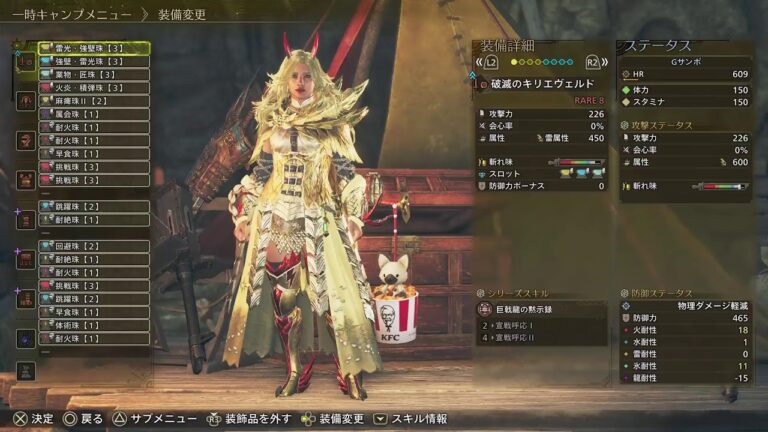Pick the 業物・匠珠【3】 decoration entry
This screenshot has width=768, height=432.
point(93,74)
